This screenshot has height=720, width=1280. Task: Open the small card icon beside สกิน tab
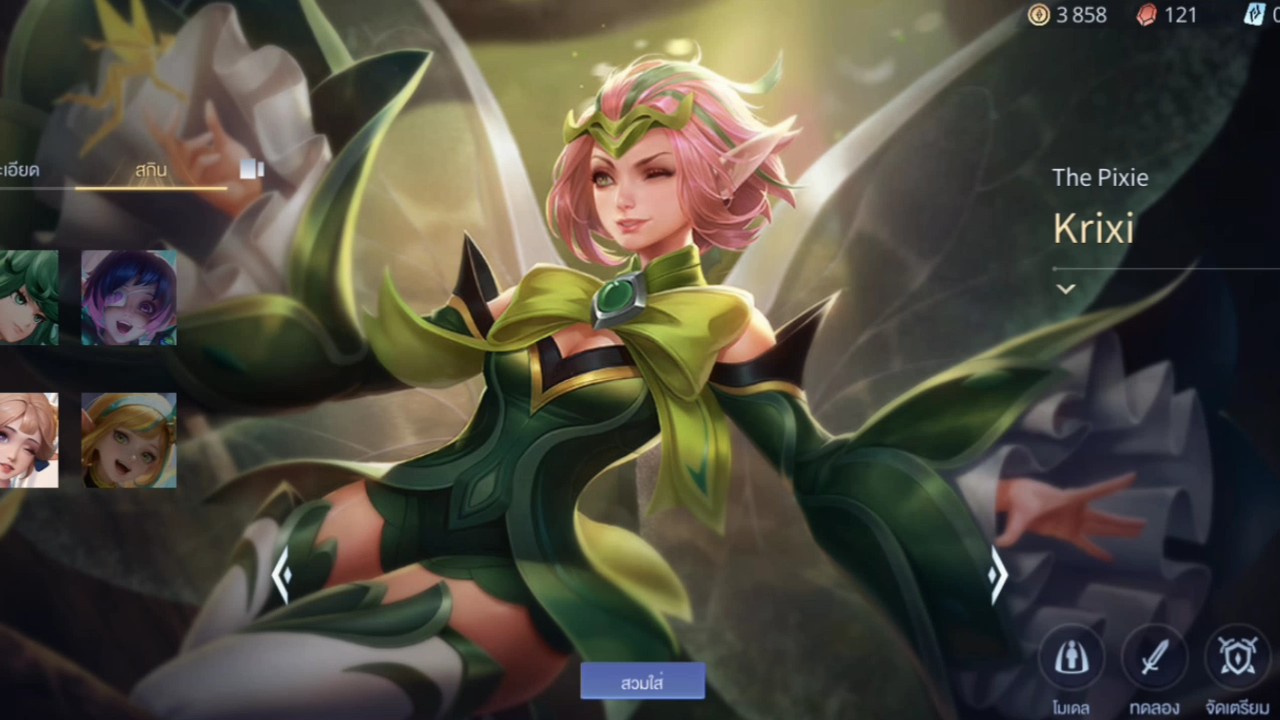click(x=252, y=170)
